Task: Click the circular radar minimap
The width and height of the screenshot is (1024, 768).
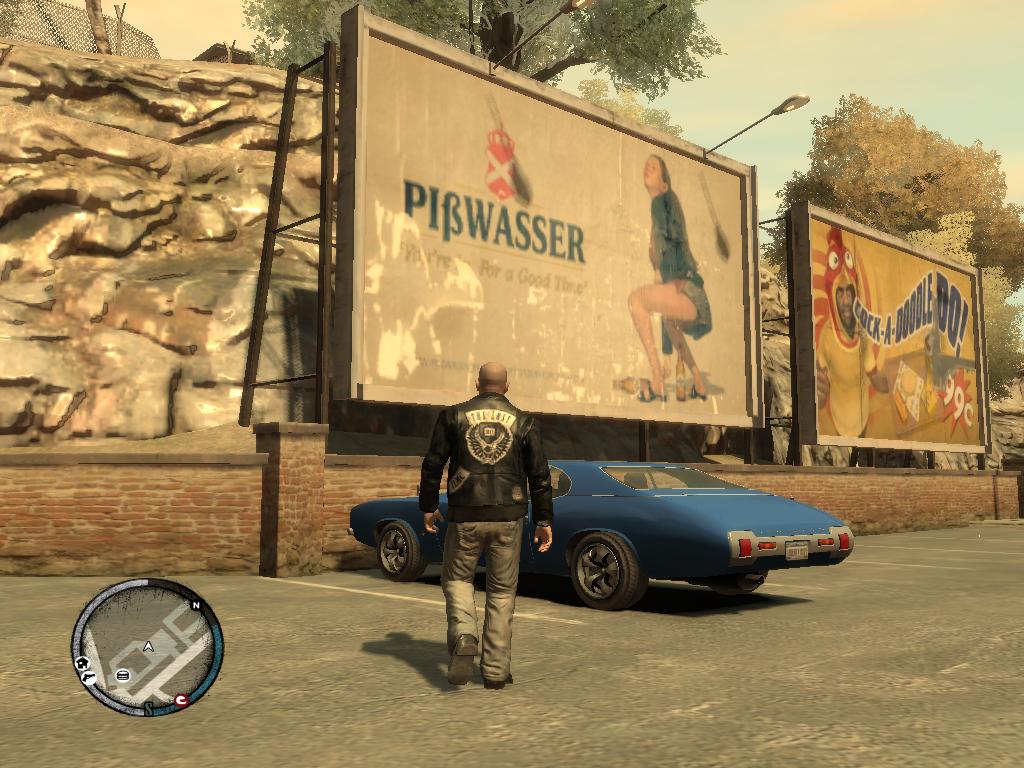Action: point(147,646)
